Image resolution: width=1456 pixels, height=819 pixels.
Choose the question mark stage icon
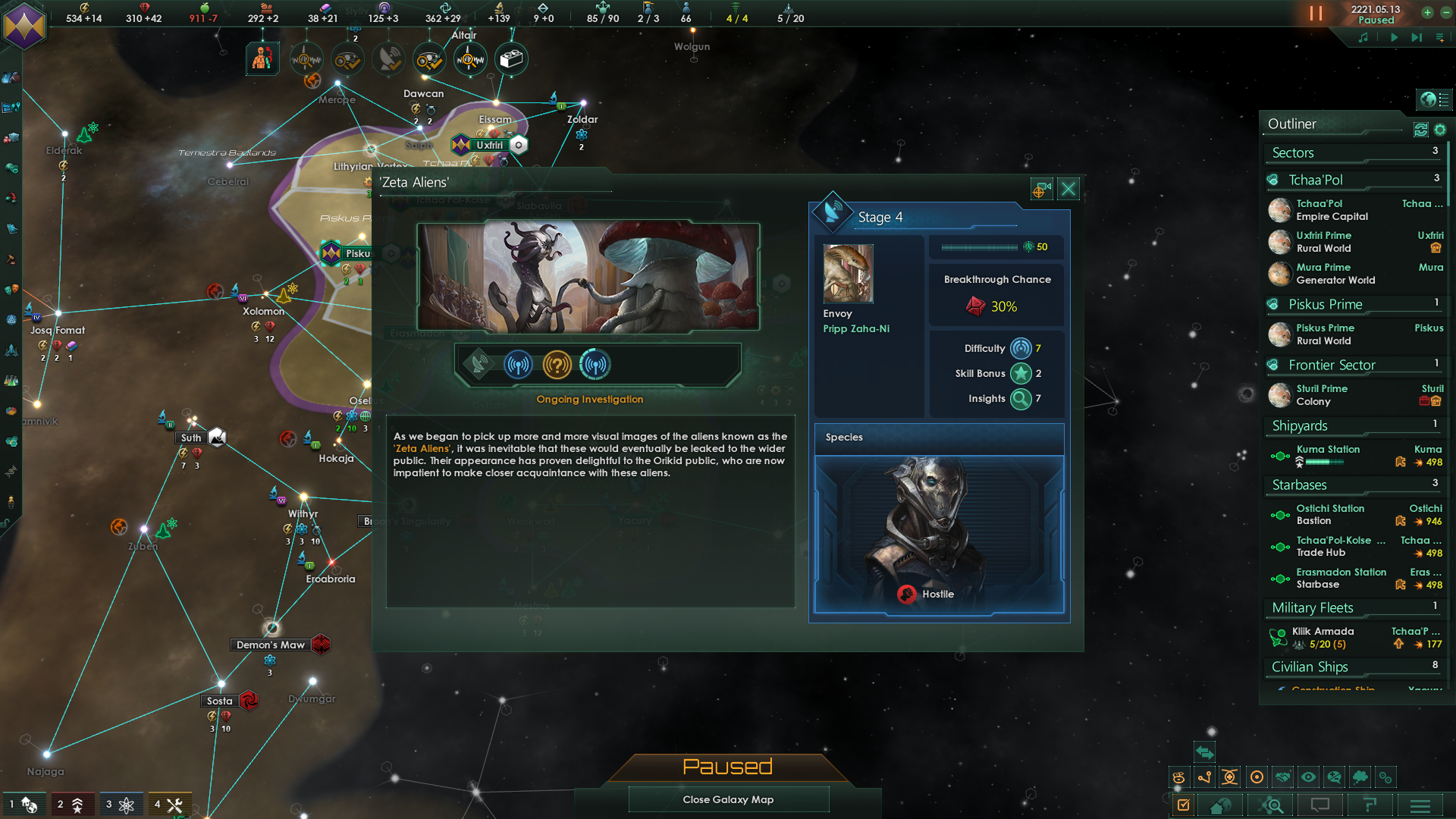pos(557,365)
